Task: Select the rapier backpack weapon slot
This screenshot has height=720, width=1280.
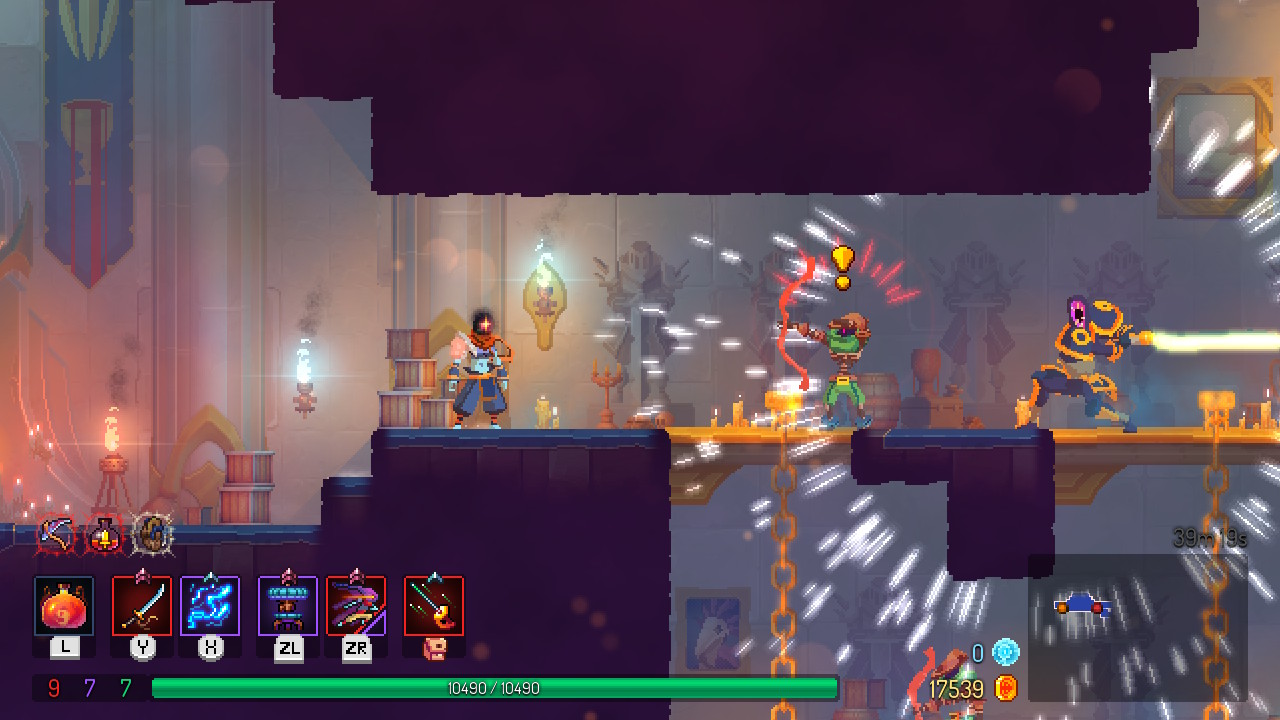Action: (434, 606)
